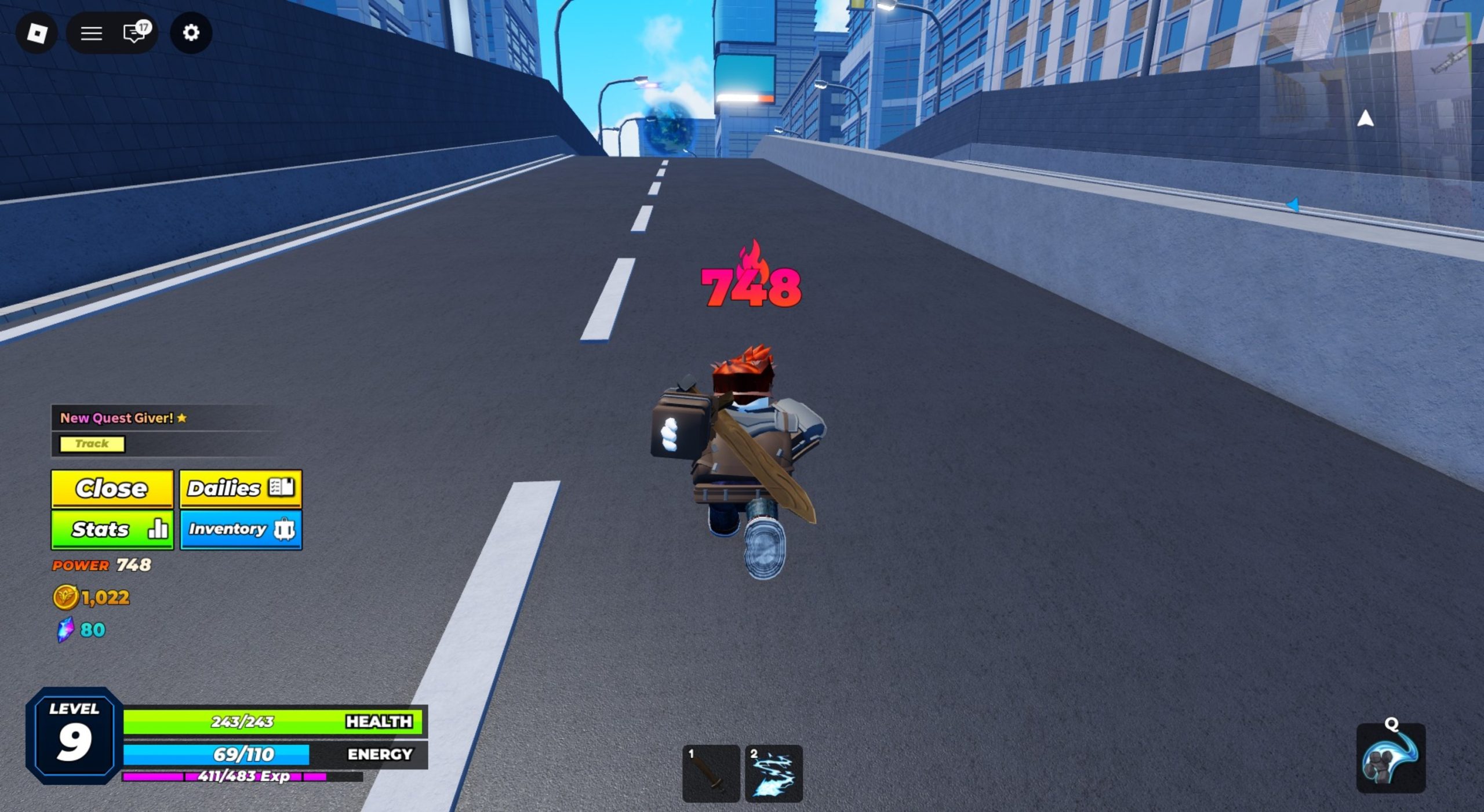Open chat with 17 notifications

coord(136,32)
